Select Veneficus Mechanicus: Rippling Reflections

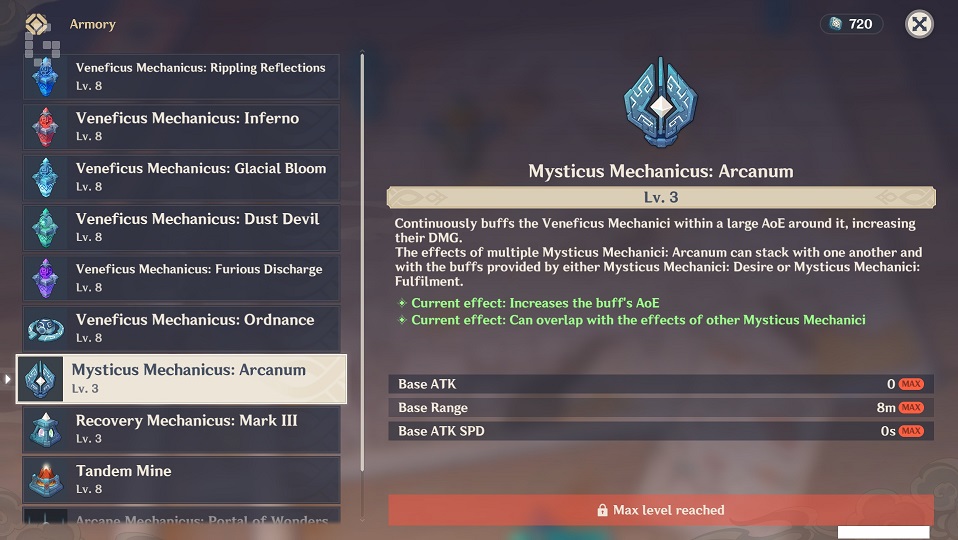(x=181, y=77)
